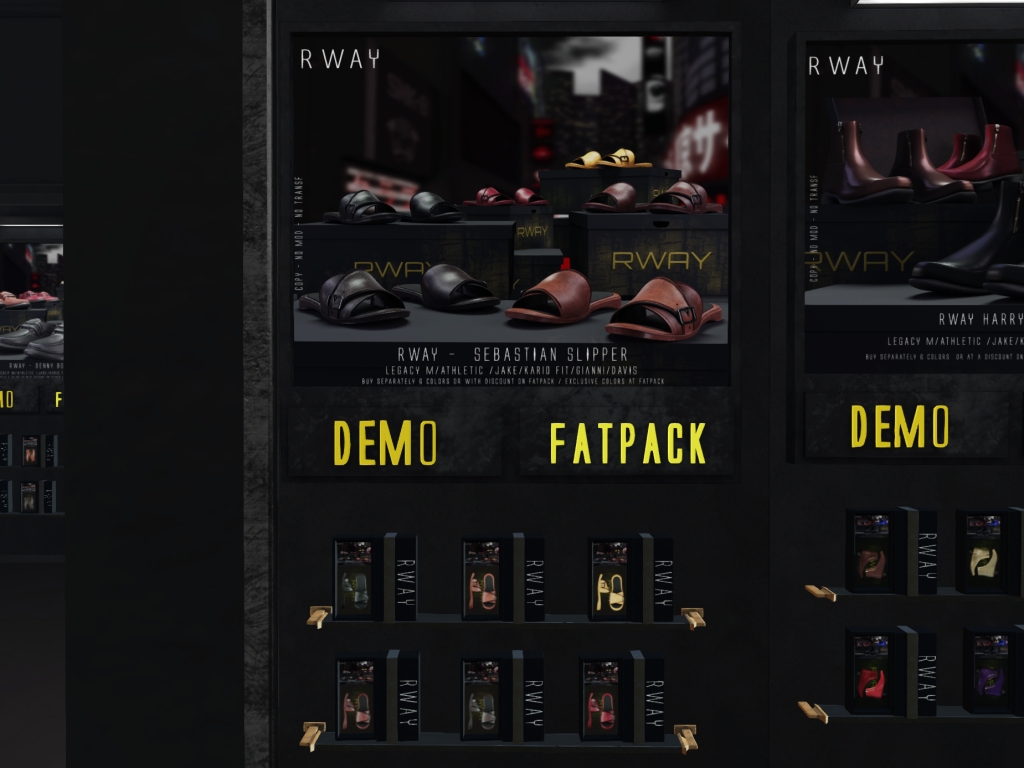The height and width of the screenshot is (768, 1024).
Task: Get the Sebastian Slipper DEMO
Action: [385, 442]
